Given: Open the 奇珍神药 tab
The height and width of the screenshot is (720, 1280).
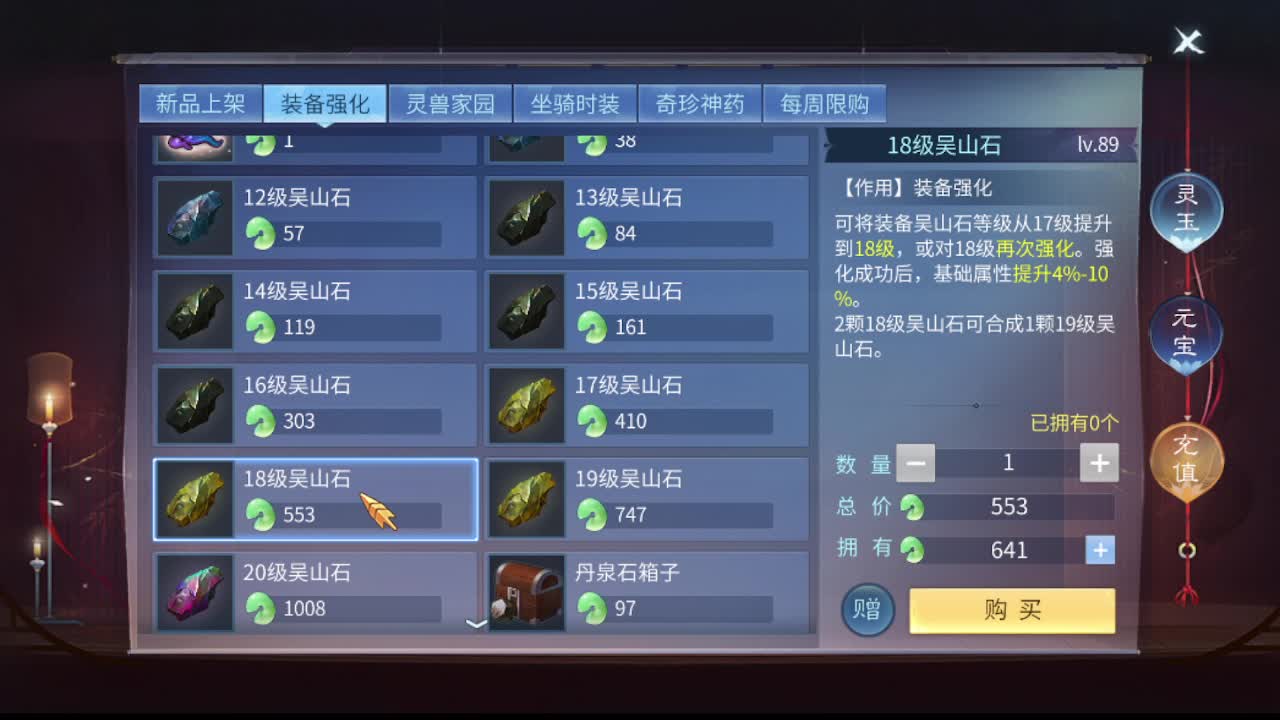Looking at the screenshot, I should point(700,103).
